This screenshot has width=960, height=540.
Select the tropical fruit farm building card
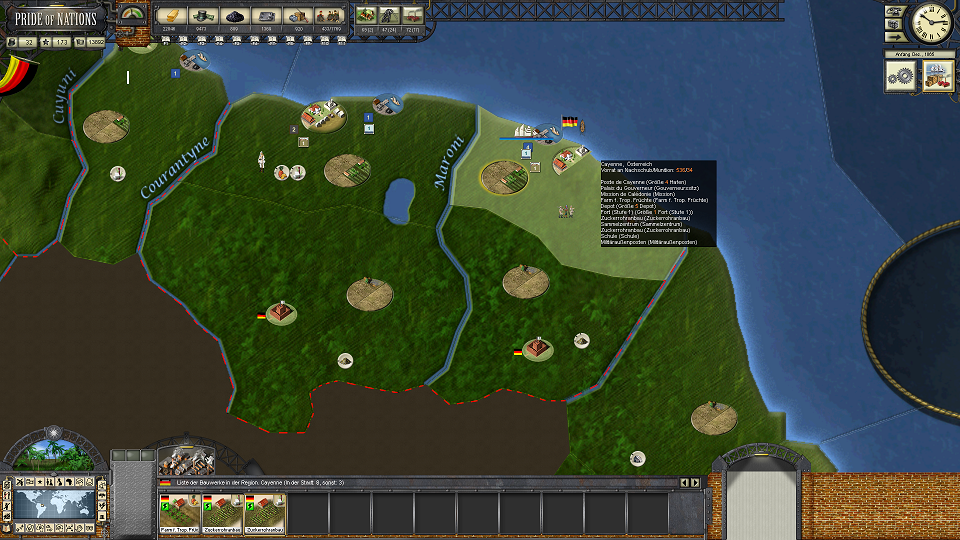pos(178,513)
